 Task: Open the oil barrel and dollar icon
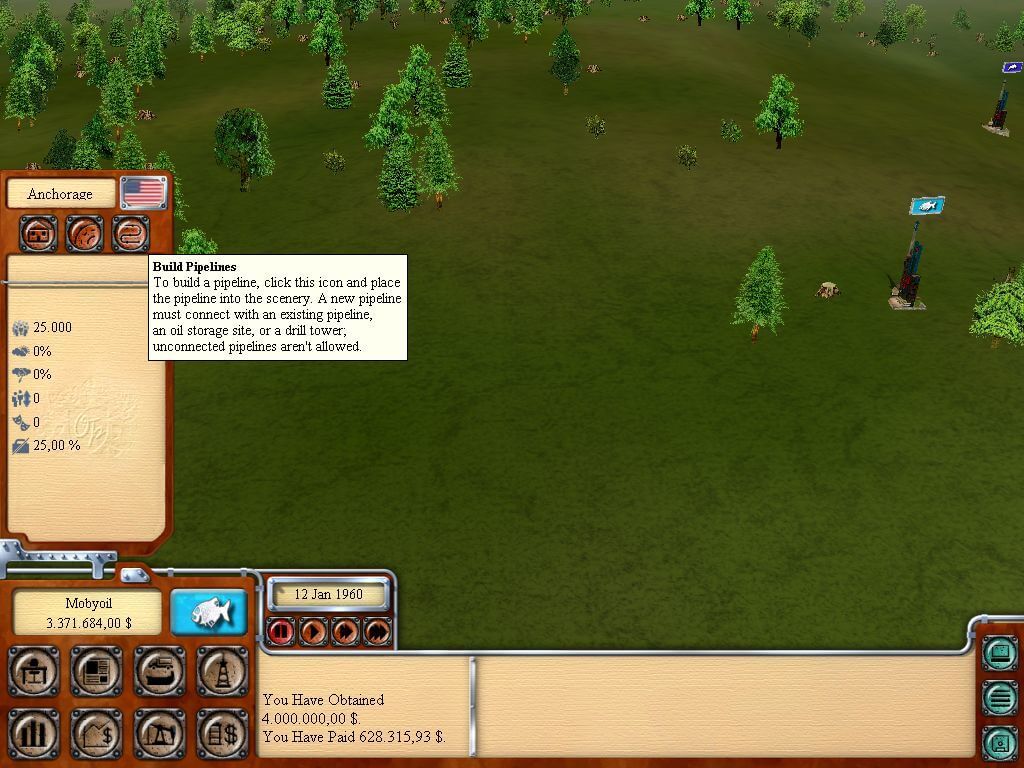[x=222, y=733]
